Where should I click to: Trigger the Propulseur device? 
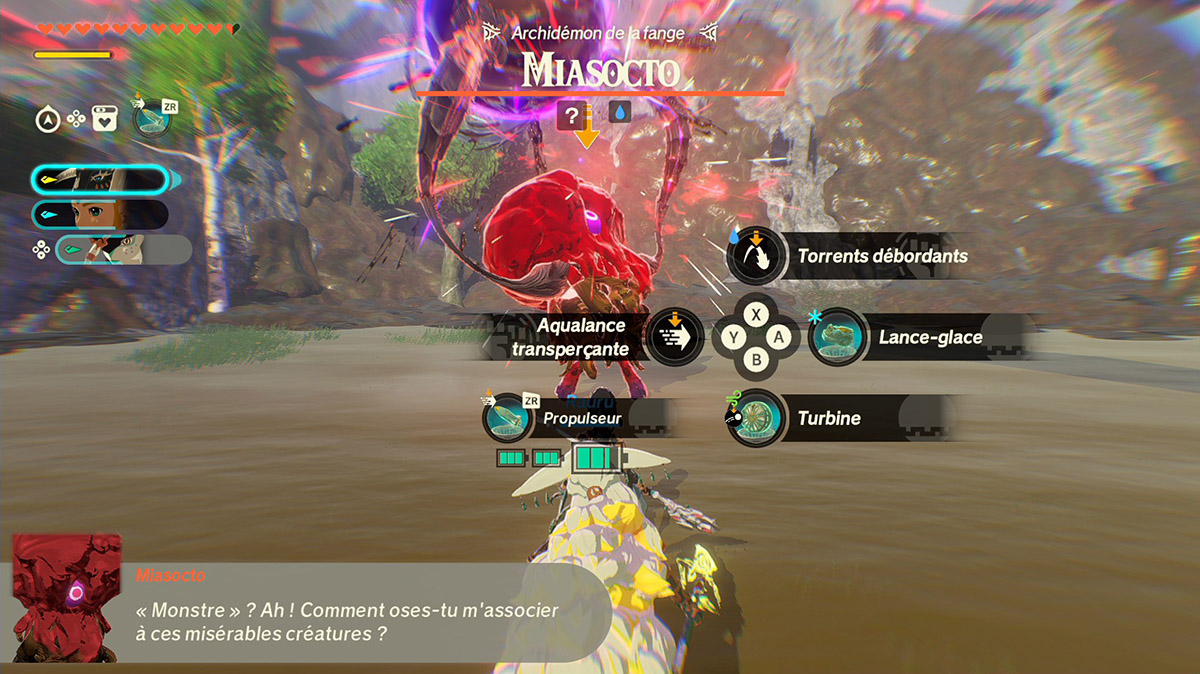pos(508,418)
